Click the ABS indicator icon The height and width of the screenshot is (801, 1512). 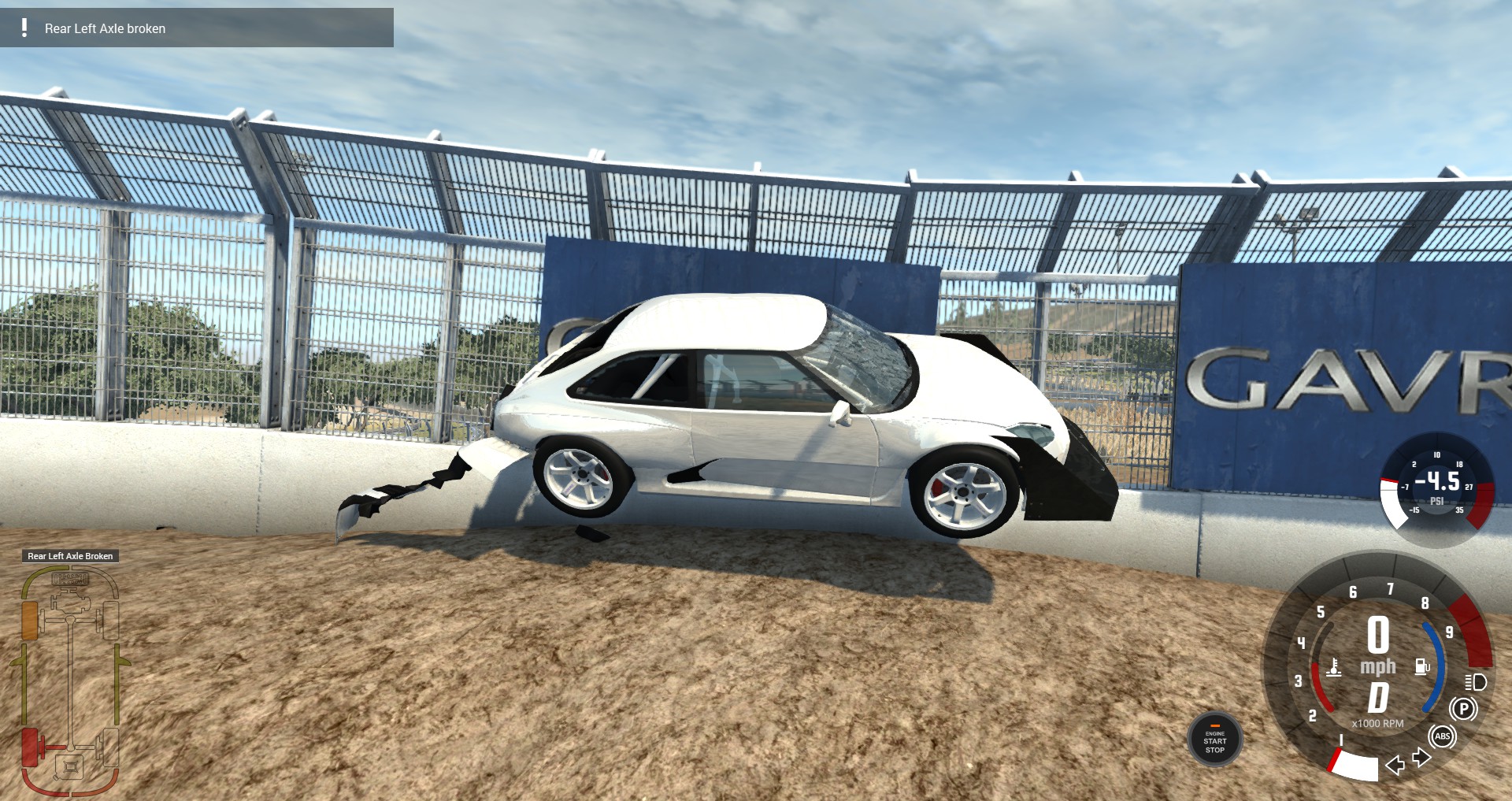click(1442, 737)
